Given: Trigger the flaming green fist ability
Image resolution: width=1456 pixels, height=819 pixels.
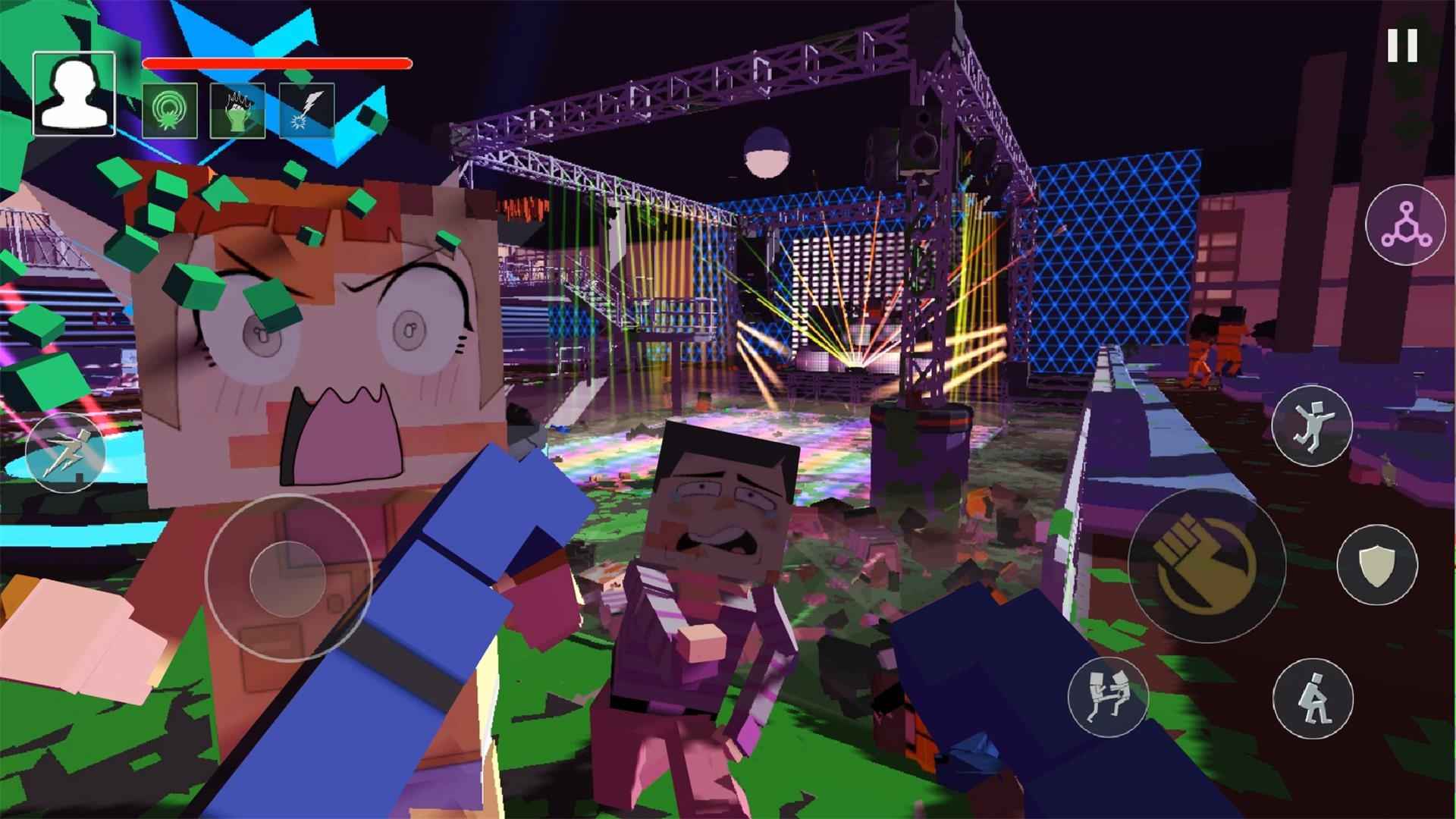Looking at the screenshot, I should pyautogui.click(x=237, y=111).
